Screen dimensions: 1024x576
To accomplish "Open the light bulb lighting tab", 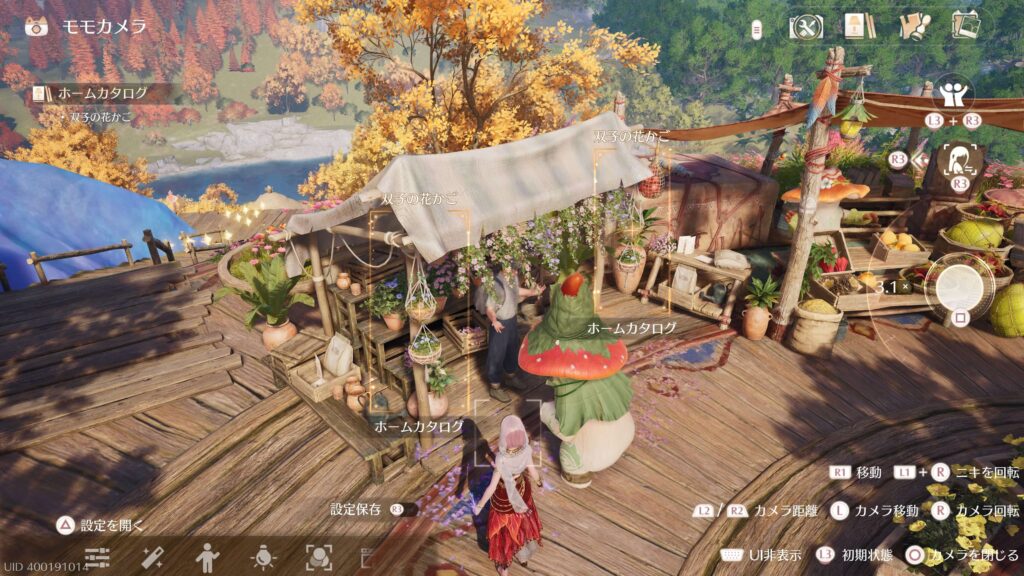I will tap(264, 557).
